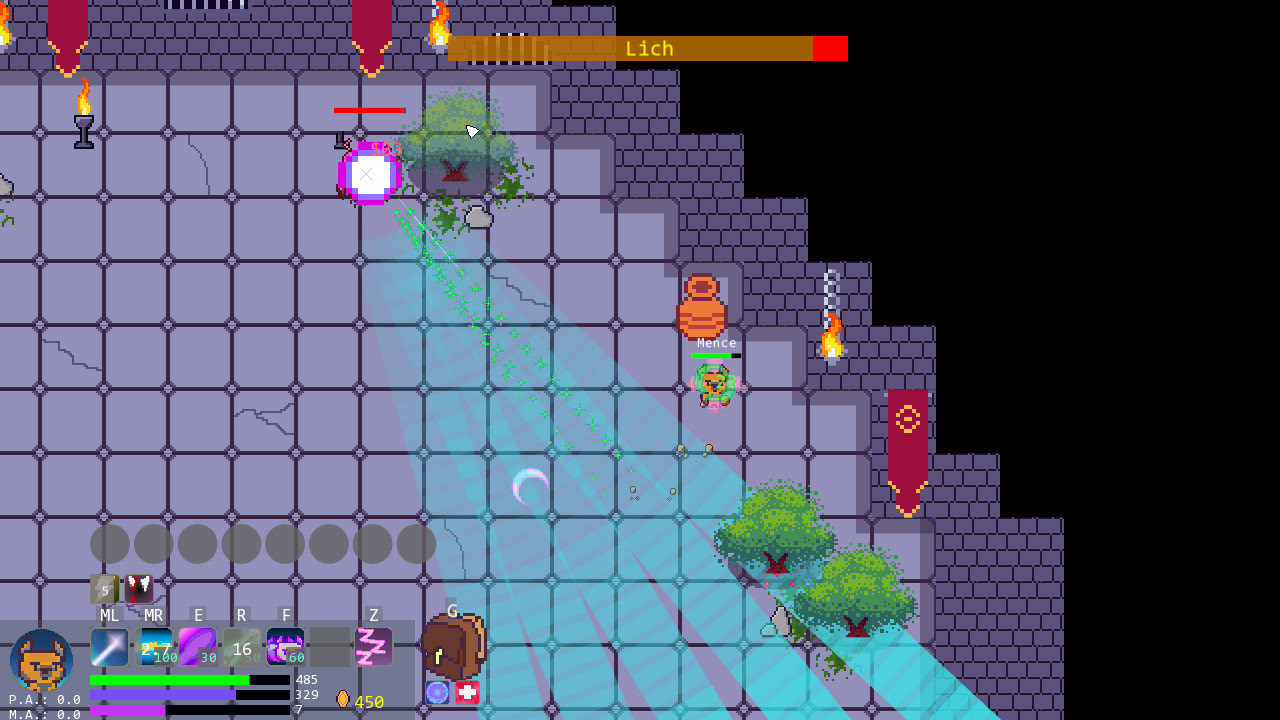Trigger the F slot claw ability costing 60

(284, 647)
